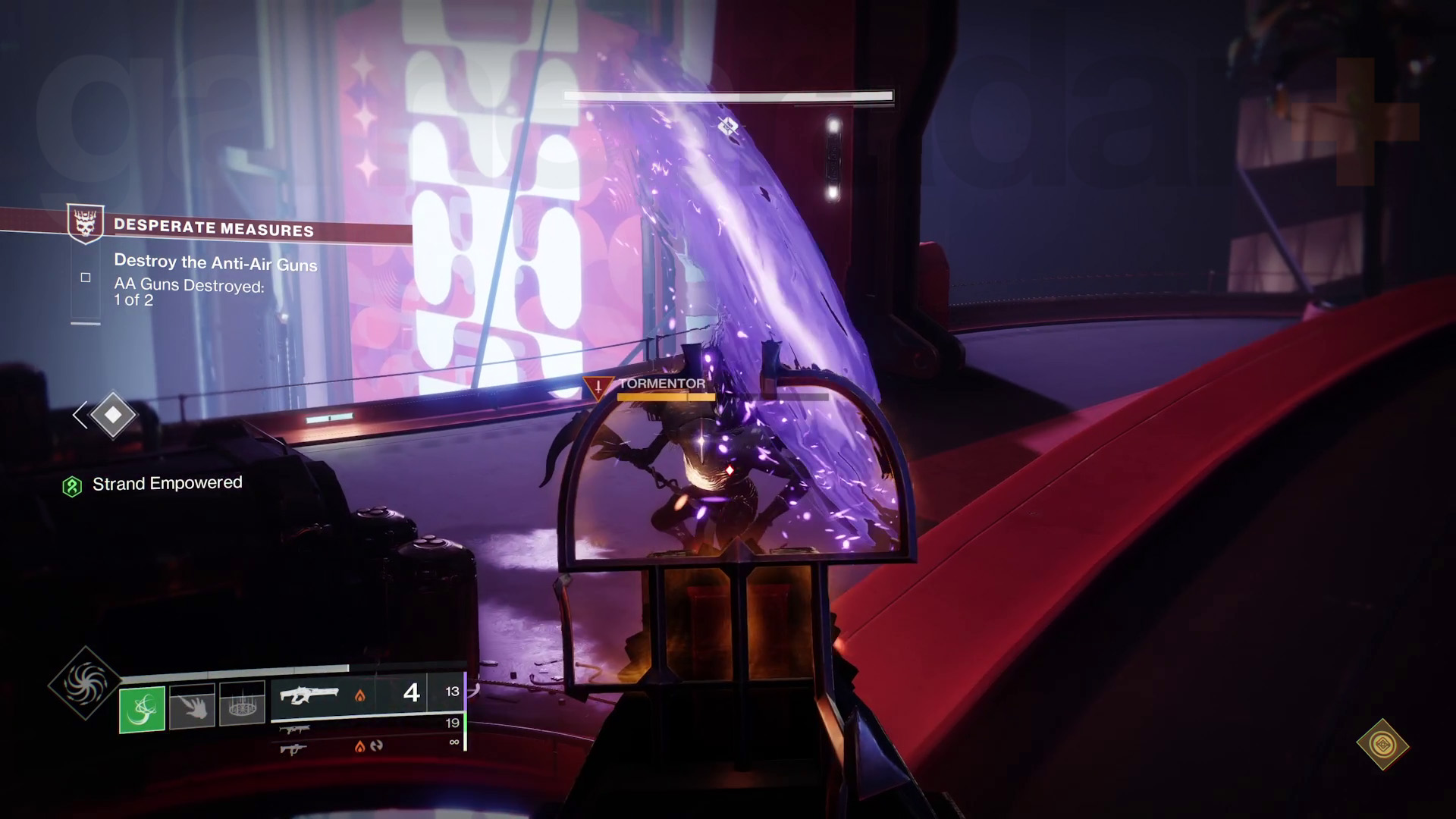The height and width of the screenshot is (819, 1456).
Task: Check the AA Guns objective checkbox
Action: [85, 278]
